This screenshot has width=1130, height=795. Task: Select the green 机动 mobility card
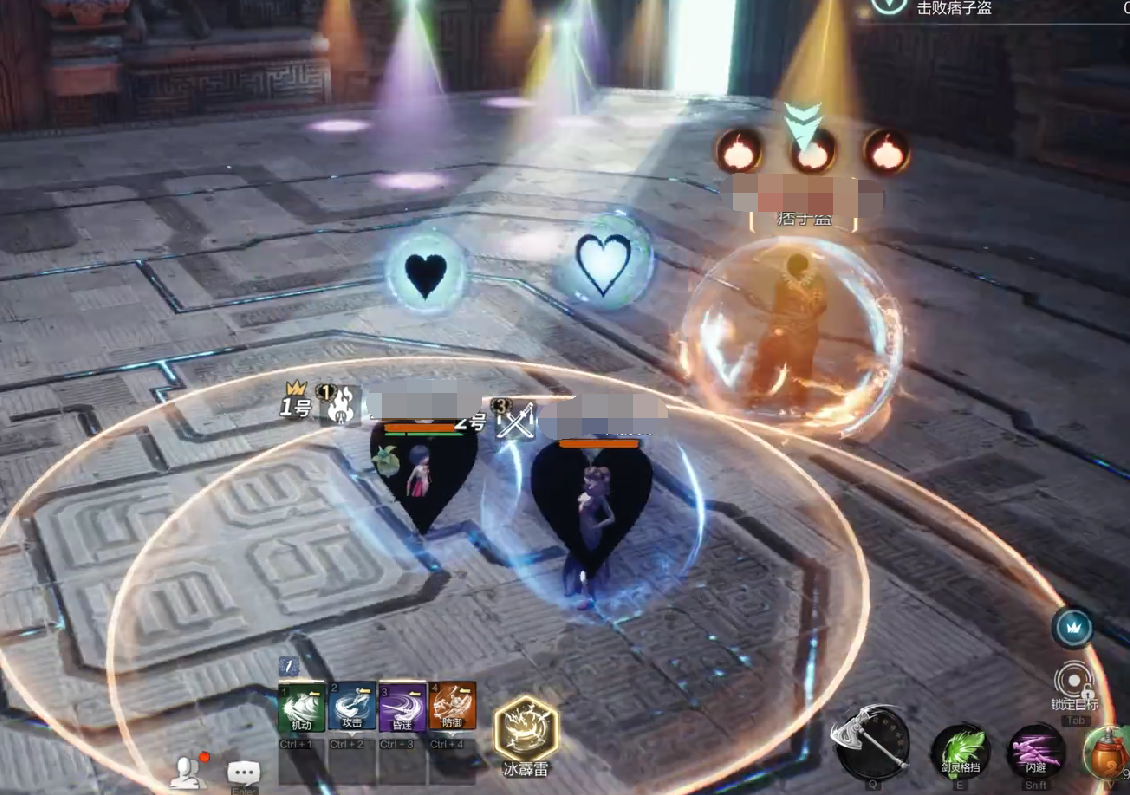click(x=303, y=706)
